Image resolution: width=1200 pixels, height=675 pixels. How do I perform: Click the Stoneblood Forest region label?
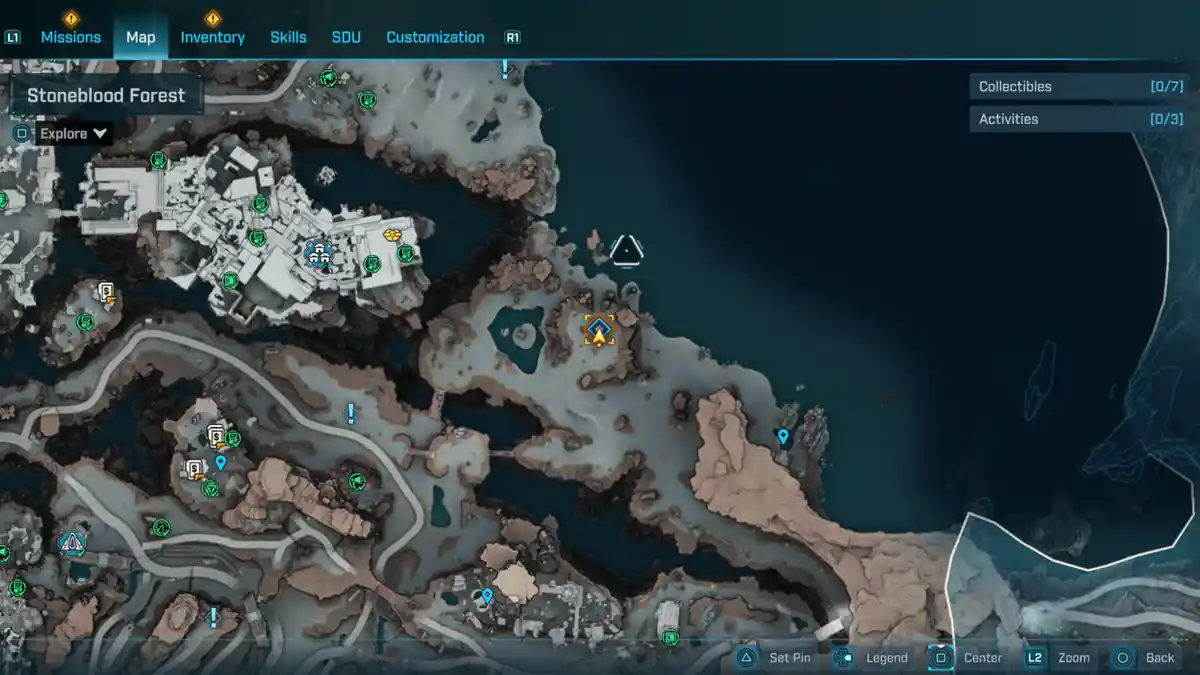(x=106, y=96)
